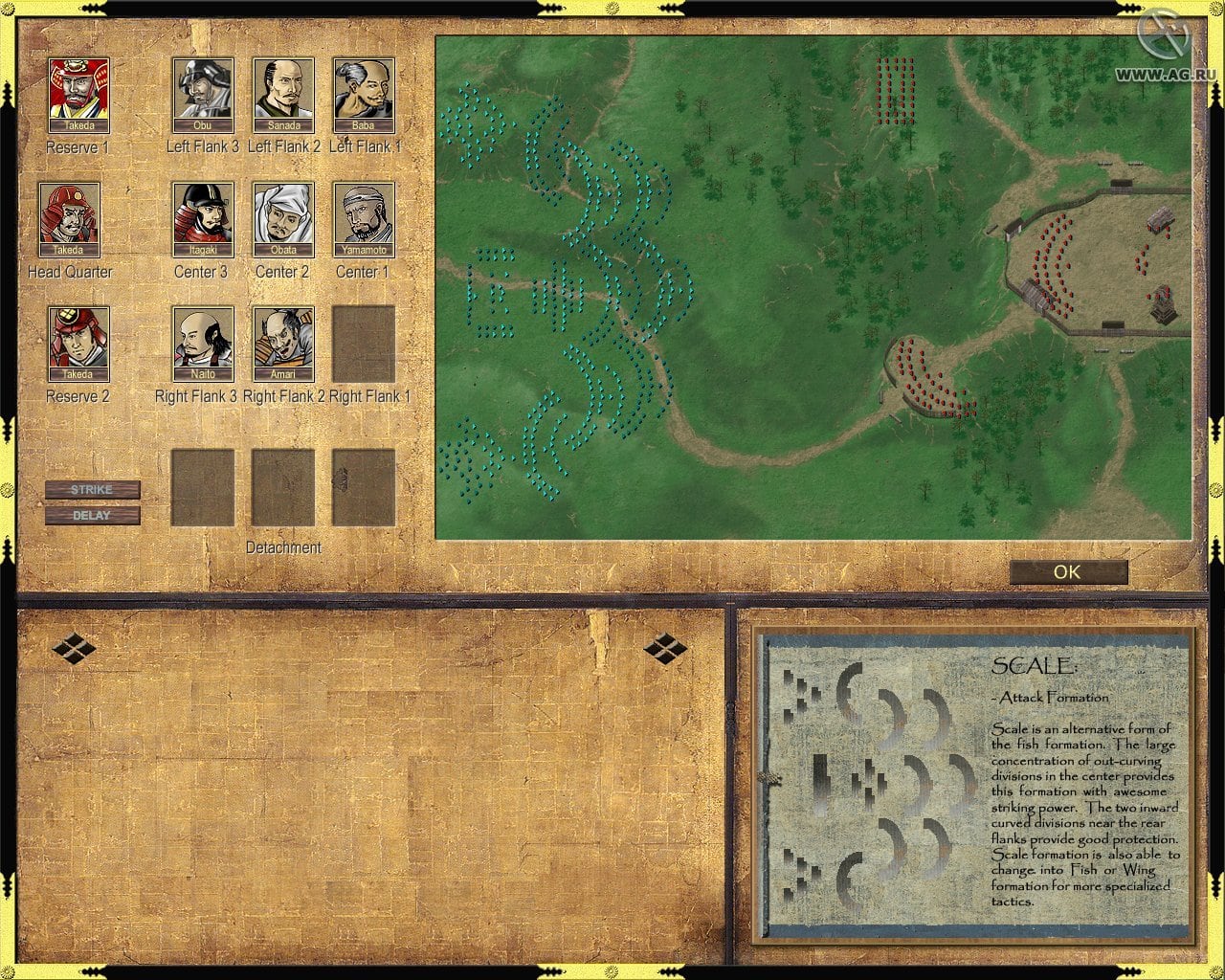Screen dimensions: 1225x980
Task: Select the DELAY order button
Action: click(x=92, y=515)
